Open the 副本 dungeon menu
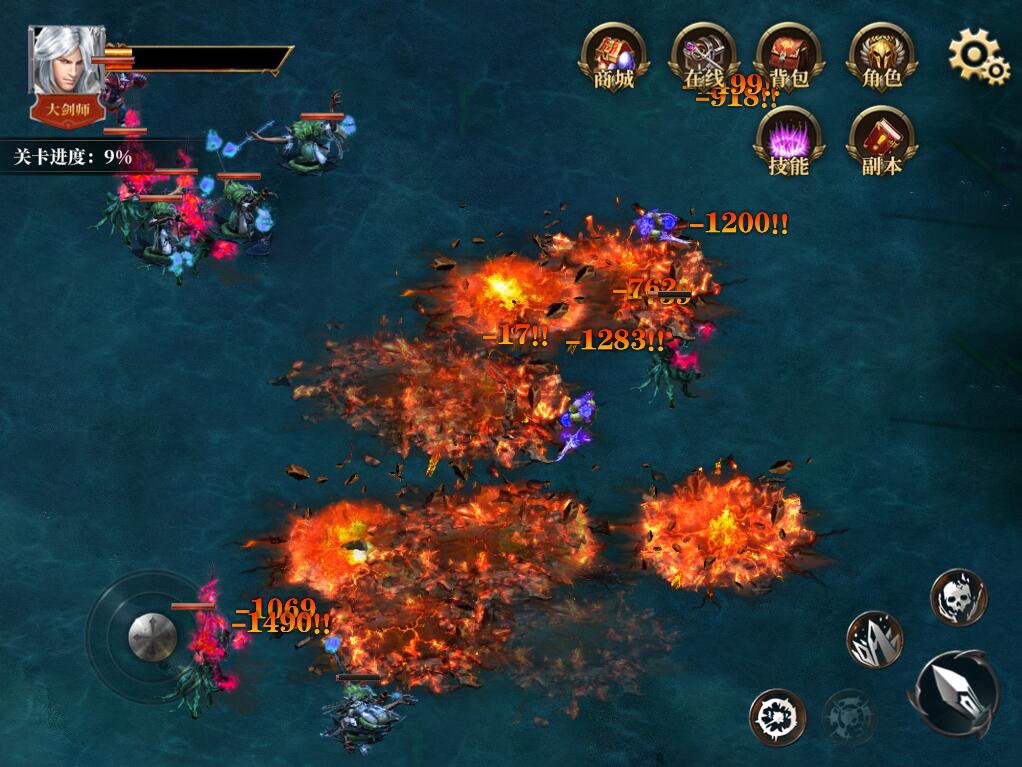Image resolution: width=1022 pixels, height=767 pixels. coord(881,141)
